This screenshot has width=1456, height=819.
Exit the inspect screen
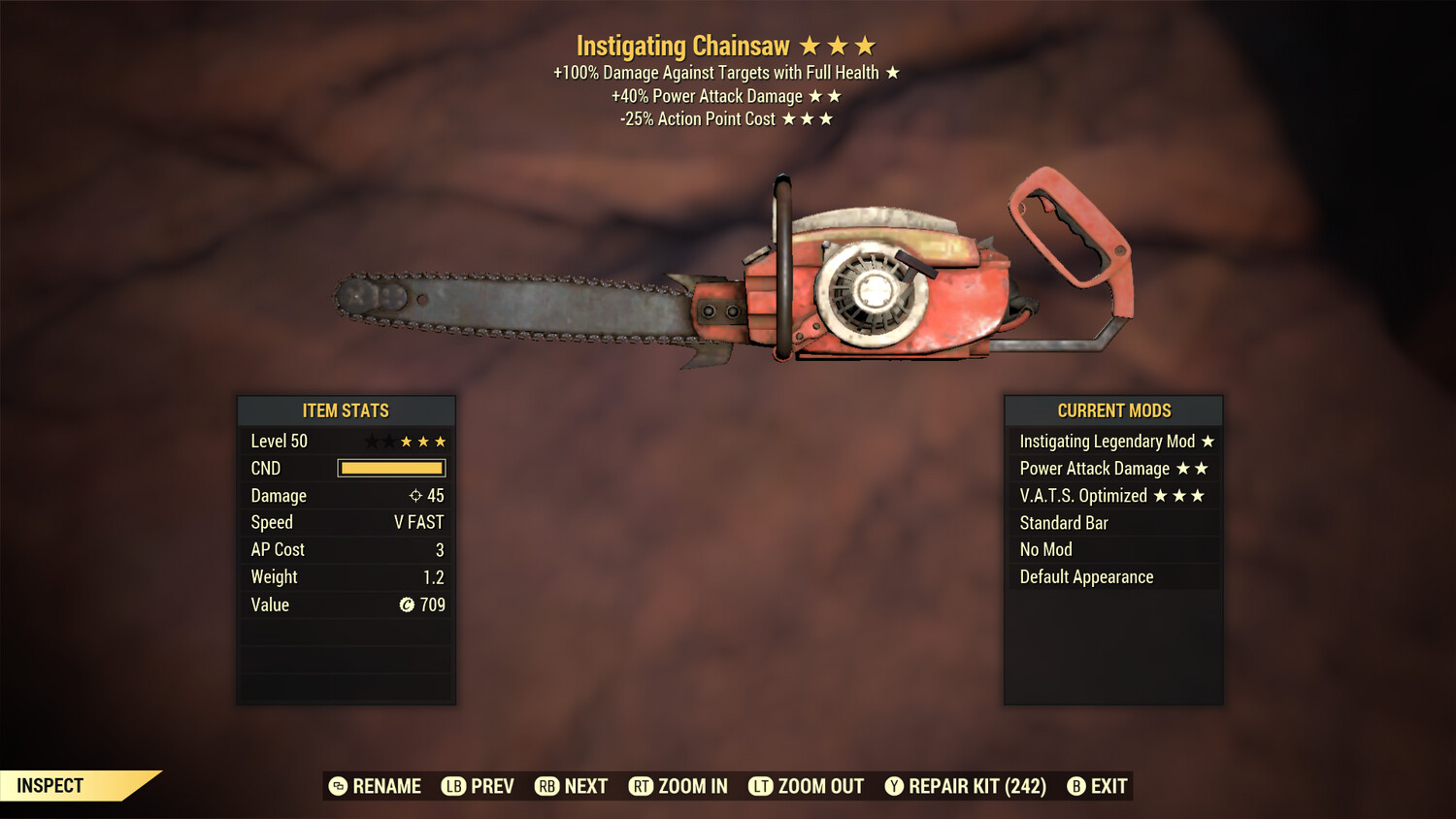(x=1098, y=786)
